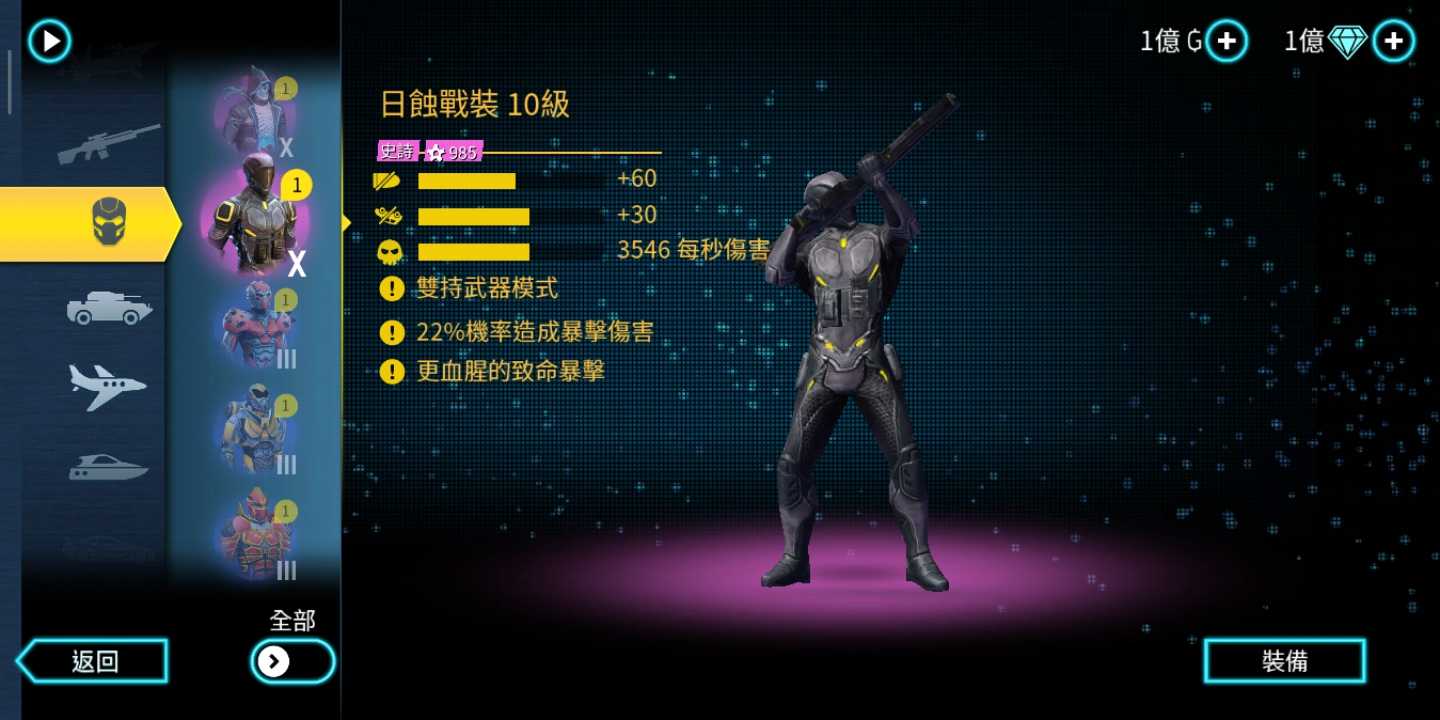The image size is (1440, 720).
Task: Choose the boat category tab
Action: (x=108, y=467)
